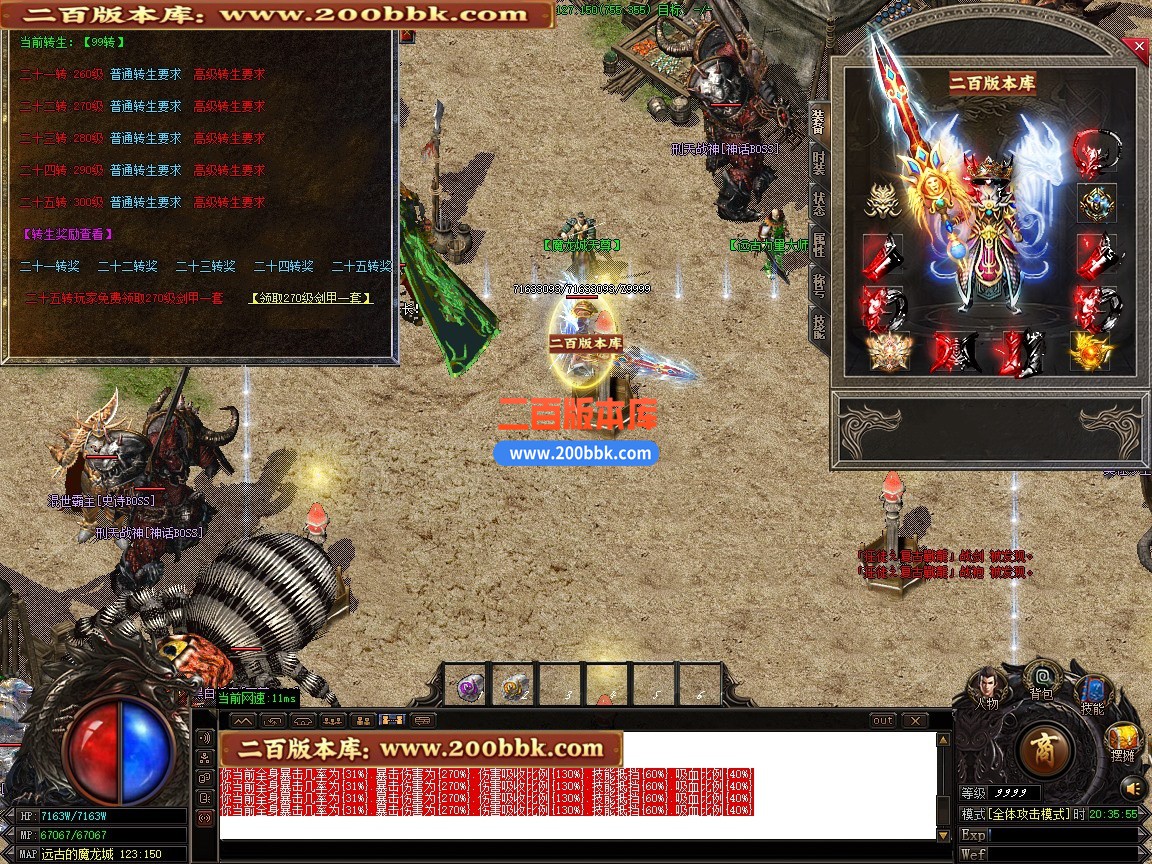The image size is (1152, 864).
Task: Open the 人物 character sheet
Action: [987, 684]
